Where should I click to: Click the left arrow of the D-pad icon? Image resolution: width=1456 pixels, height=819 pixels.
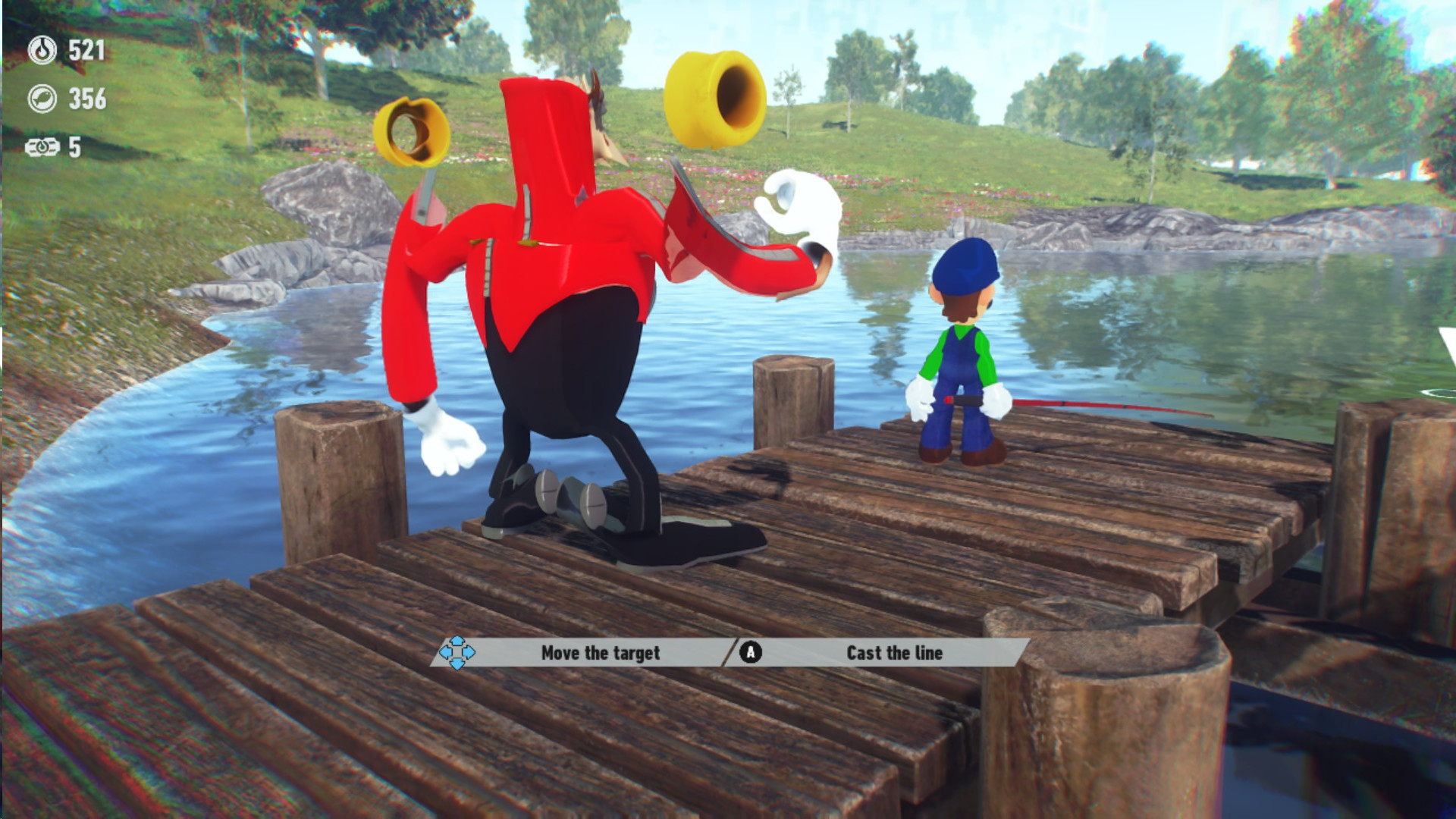445,653
